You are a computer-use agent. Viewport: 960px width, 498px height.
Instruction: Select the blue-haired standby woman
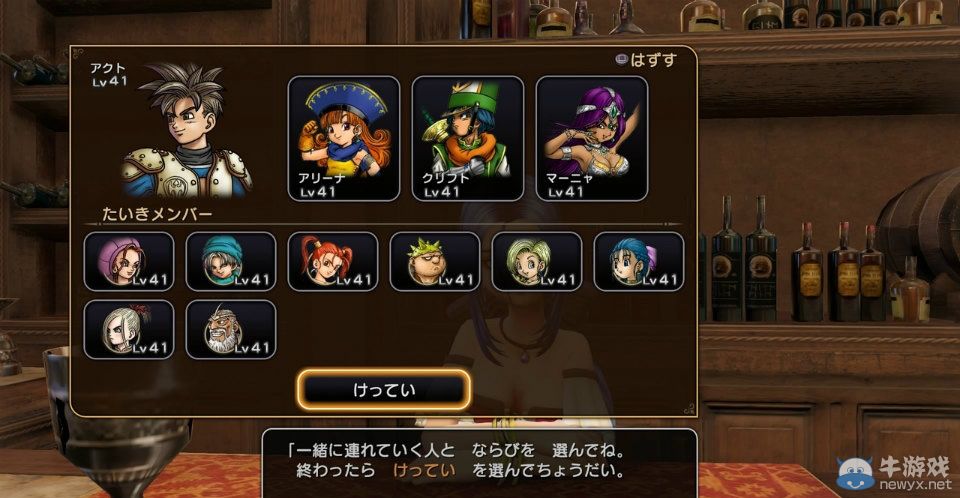pos(639,261)
